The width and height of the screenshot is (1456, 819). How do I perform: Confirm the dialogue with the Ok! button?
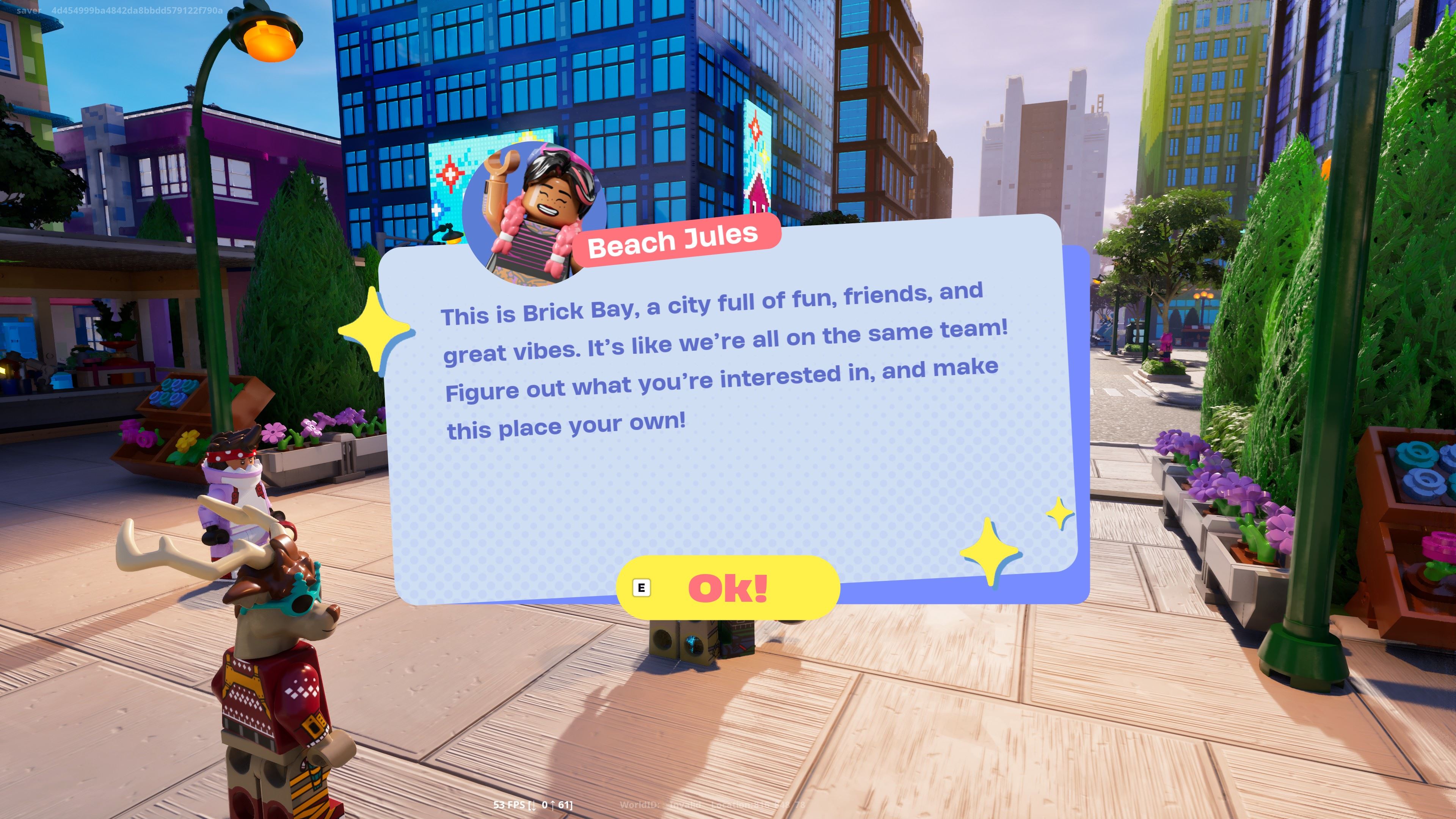[x=728, y=588]
